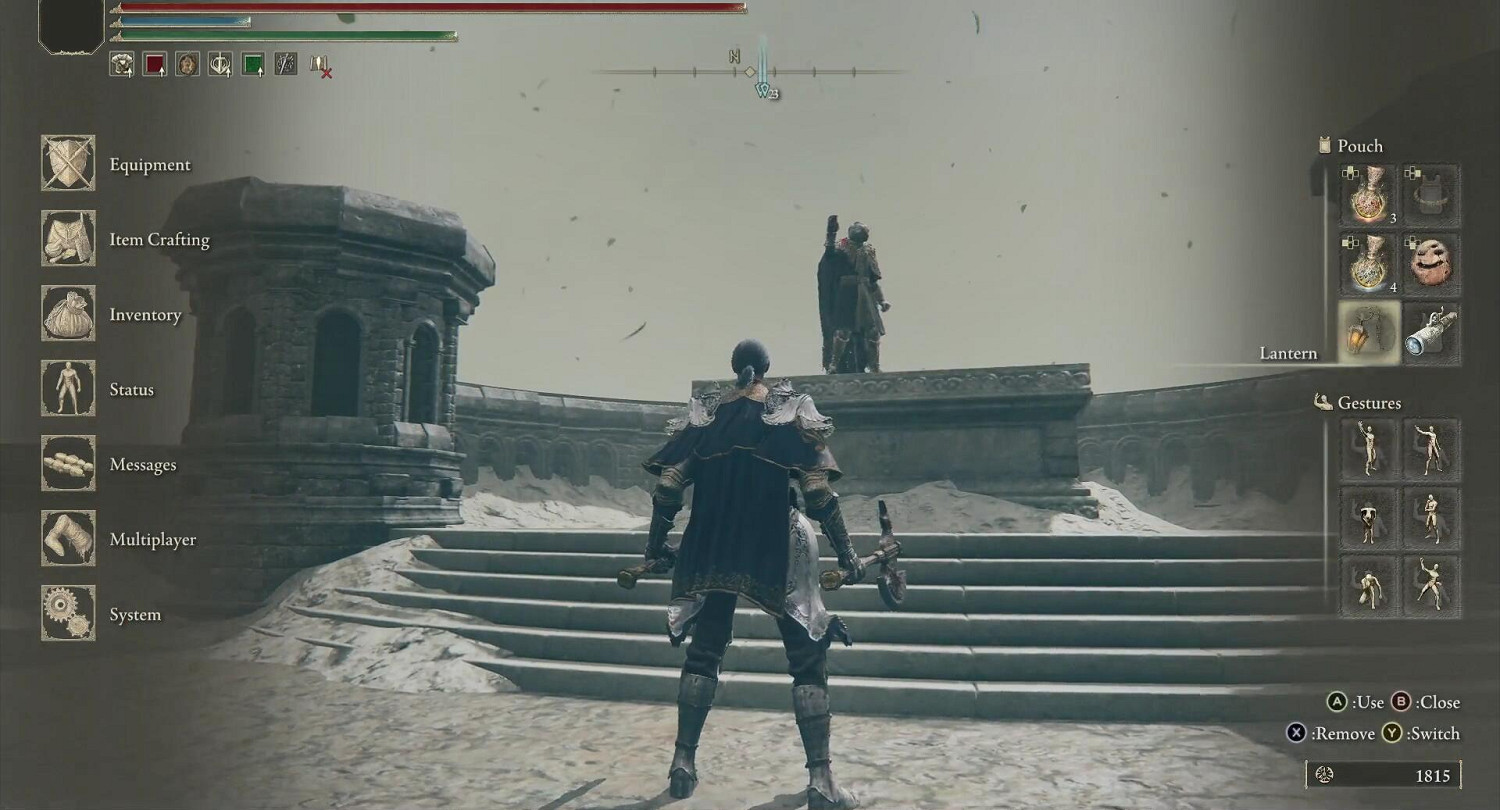Viewport: 1500px width, 810px height.
Task: Select the Flask of Cerulean Tears in the Pouch
Action: pos(1366,263)
